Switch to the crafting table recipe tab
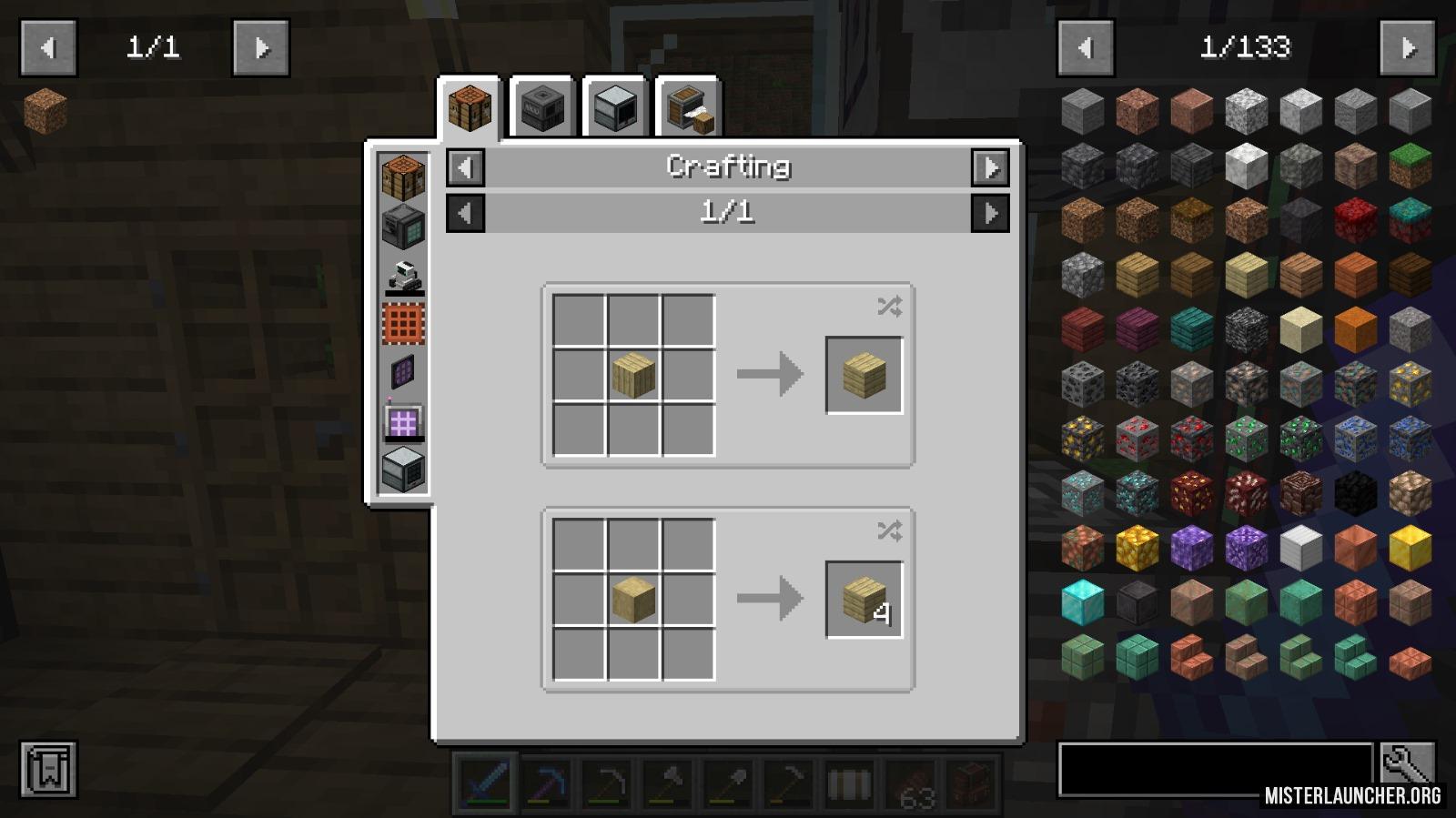 [x=470, y=109]
